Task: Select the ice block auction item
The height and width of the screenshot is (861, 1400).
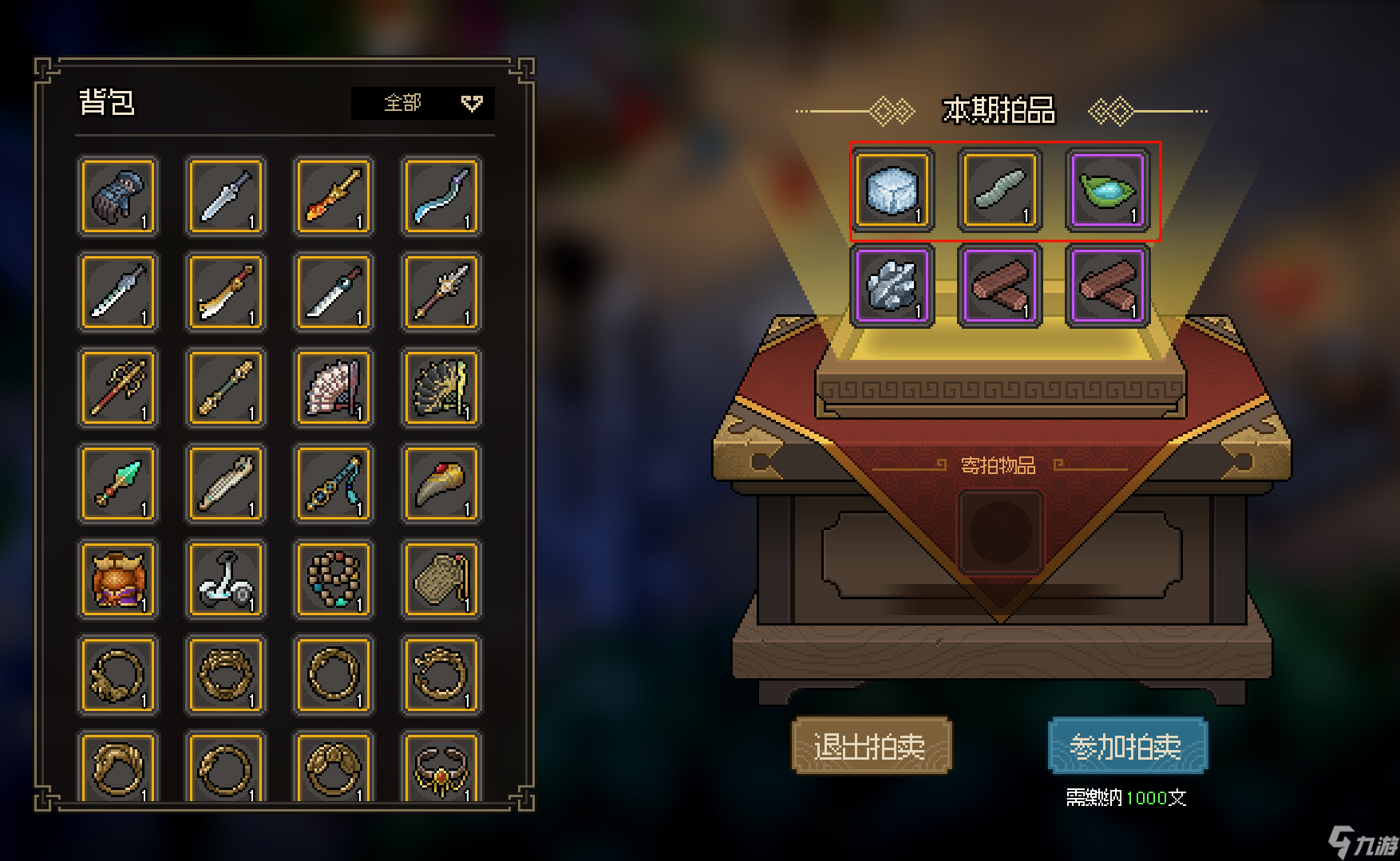Action: [x=892, y=191]
